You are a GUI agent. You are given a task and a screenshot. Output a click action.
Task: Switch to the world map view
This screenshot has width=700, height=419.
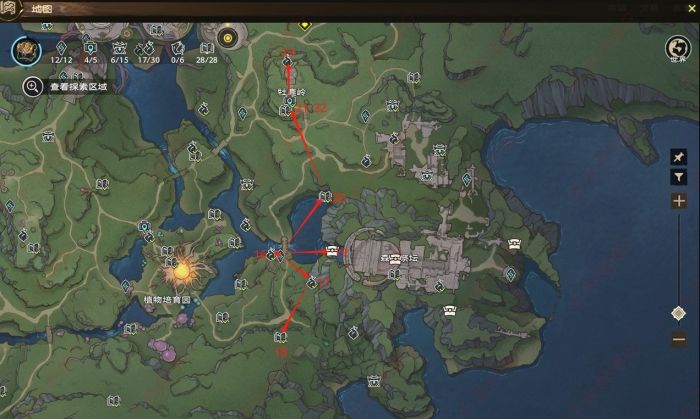click(679, 49)
